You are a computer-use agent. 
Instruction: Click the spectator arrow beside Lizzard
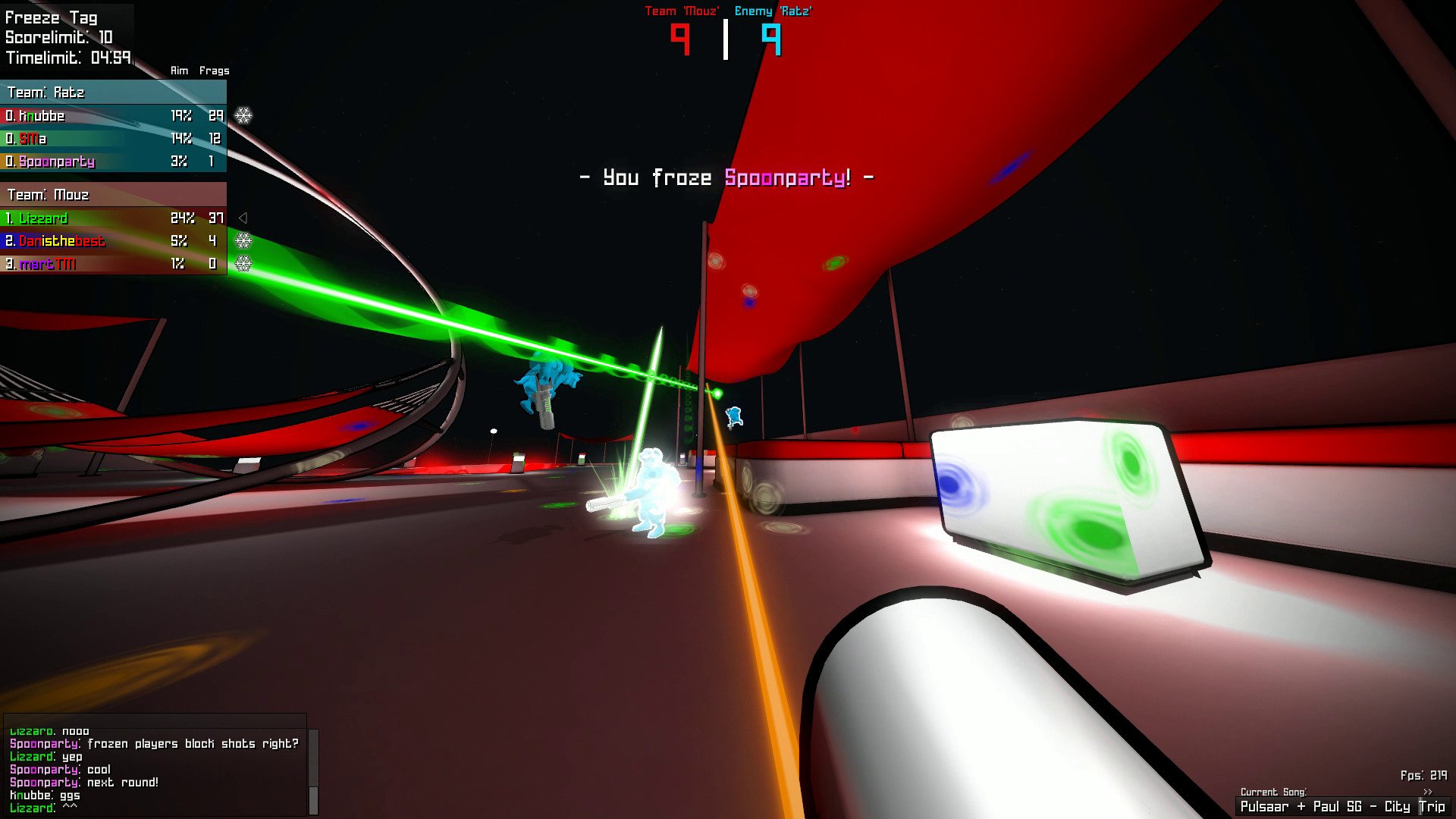[x=243, y=218]
